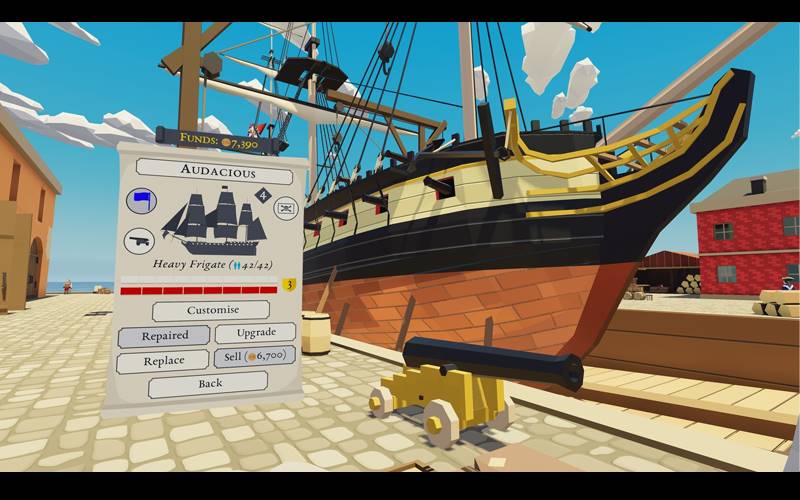
Task: Open the Customise ship menu
Action: tap(210, 310)
